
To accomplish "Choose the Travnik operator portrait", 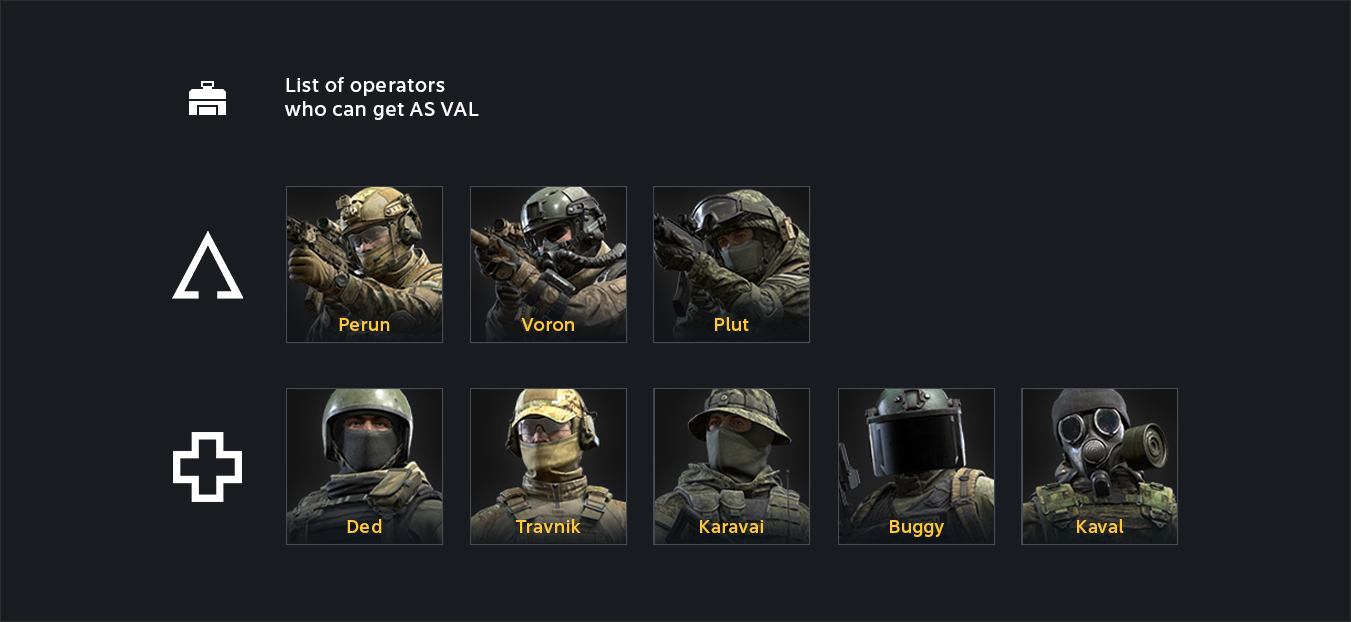I will (x=548, y=466).
